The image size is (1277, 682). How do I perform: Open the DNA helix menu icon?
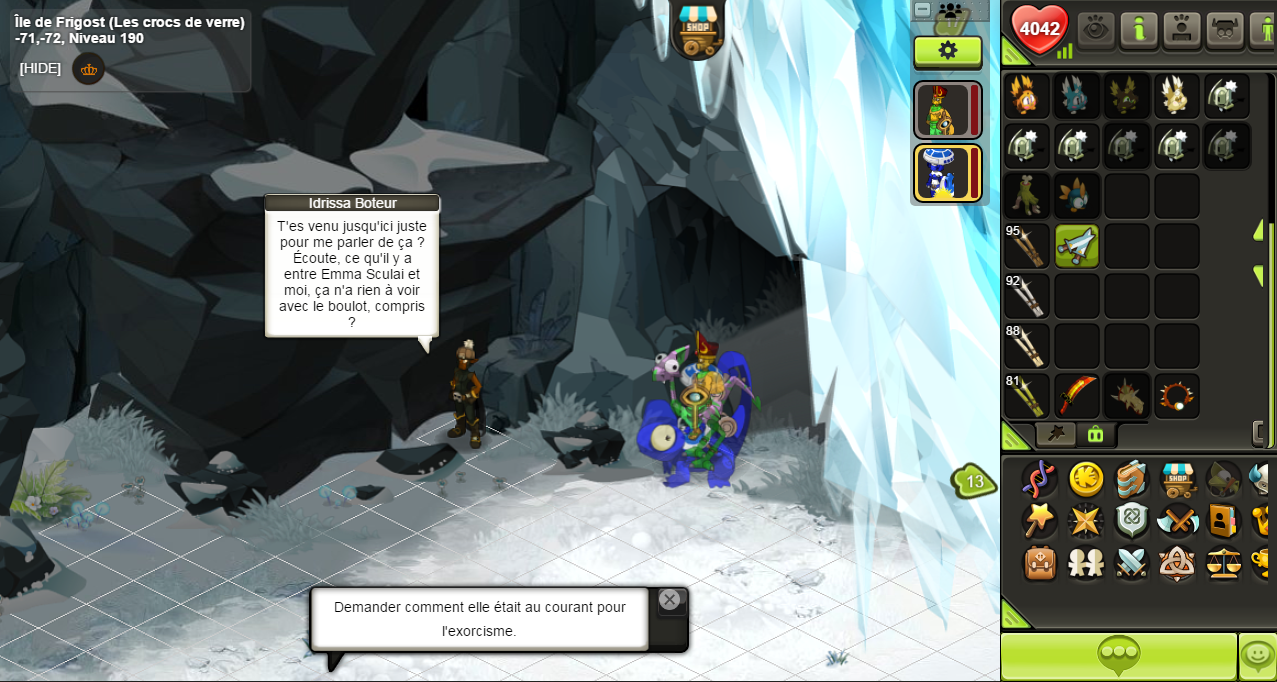[x=1039, y=479]
